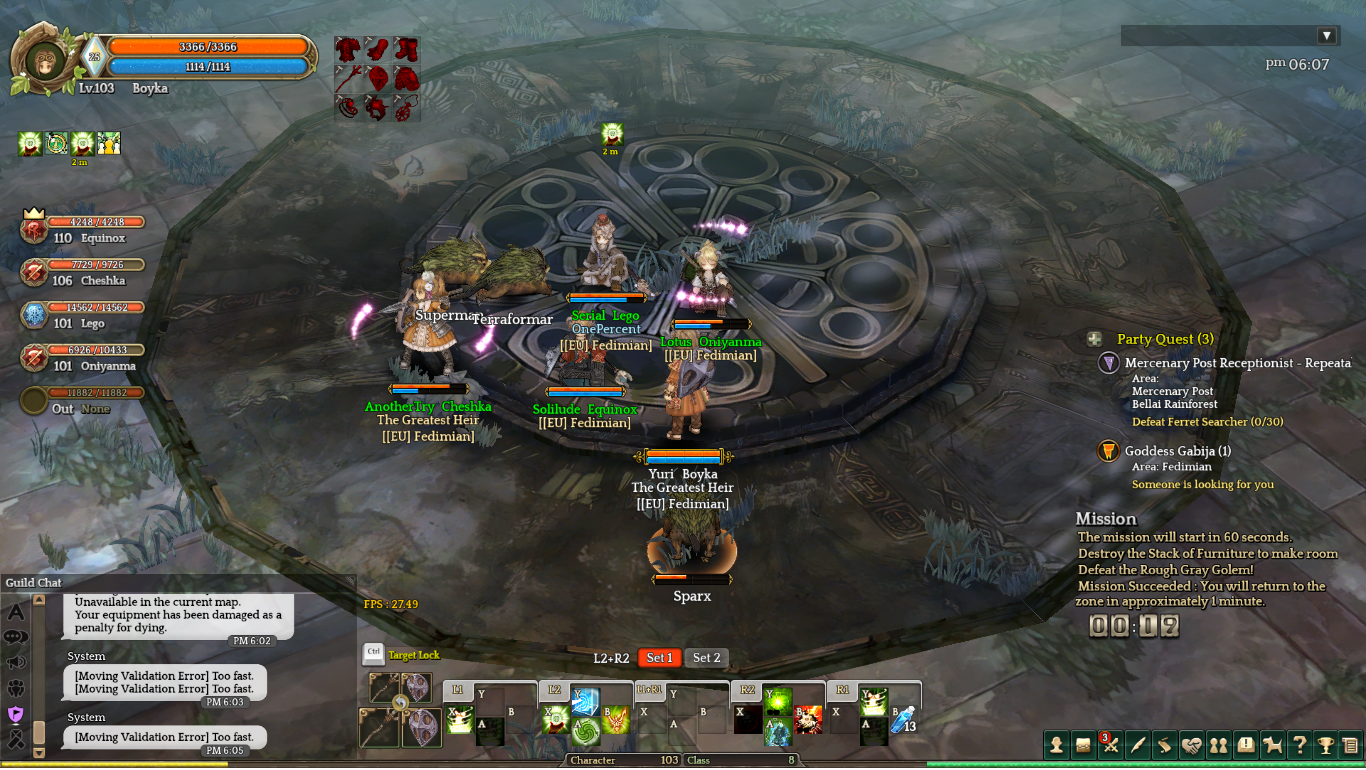This screenshot has width=1366, height=770.
Task: Open the handshake heart friends icon
Action: [x=1191, y=744]
